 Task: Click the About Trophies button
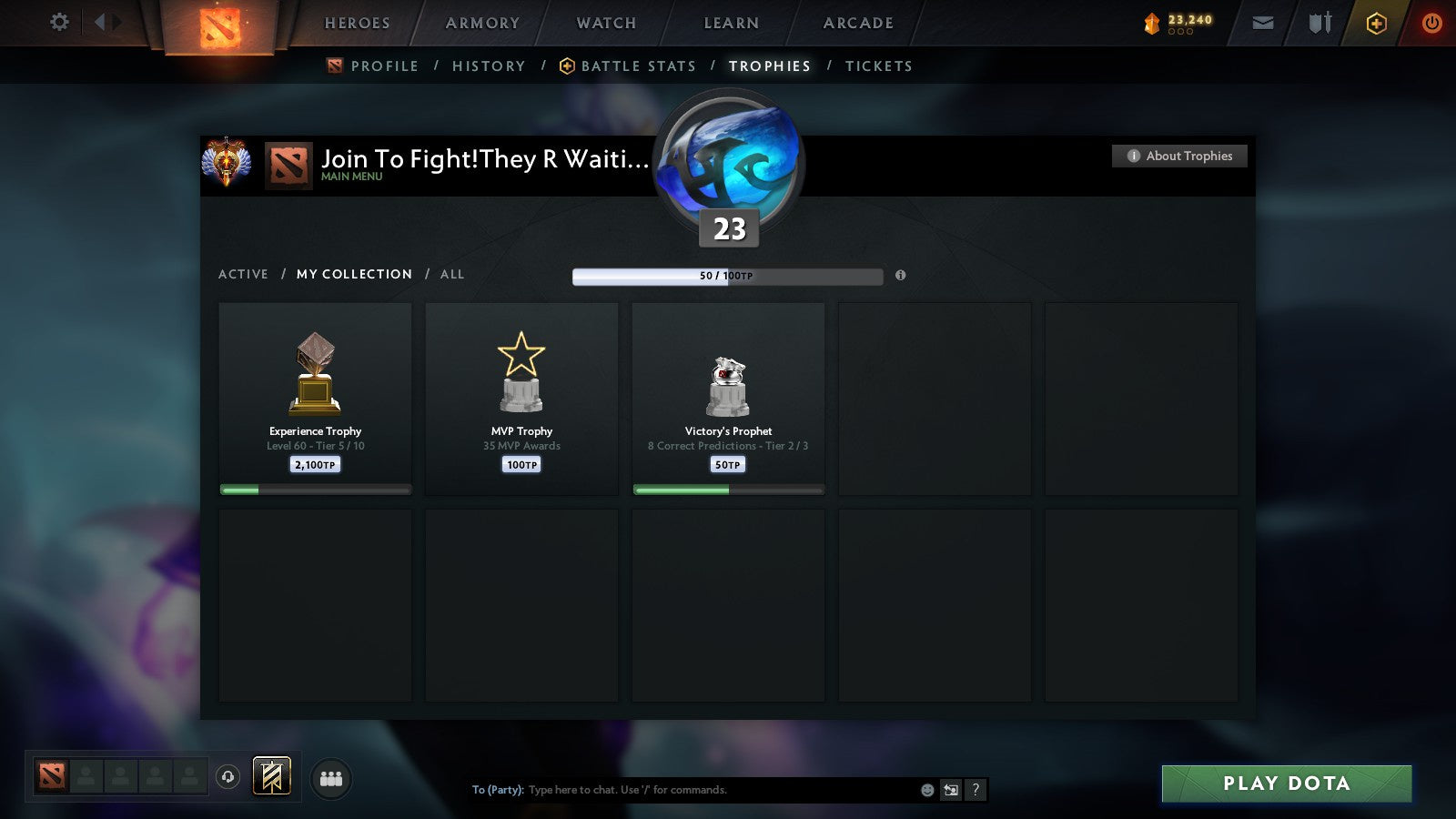click(x=1178, y=156)
